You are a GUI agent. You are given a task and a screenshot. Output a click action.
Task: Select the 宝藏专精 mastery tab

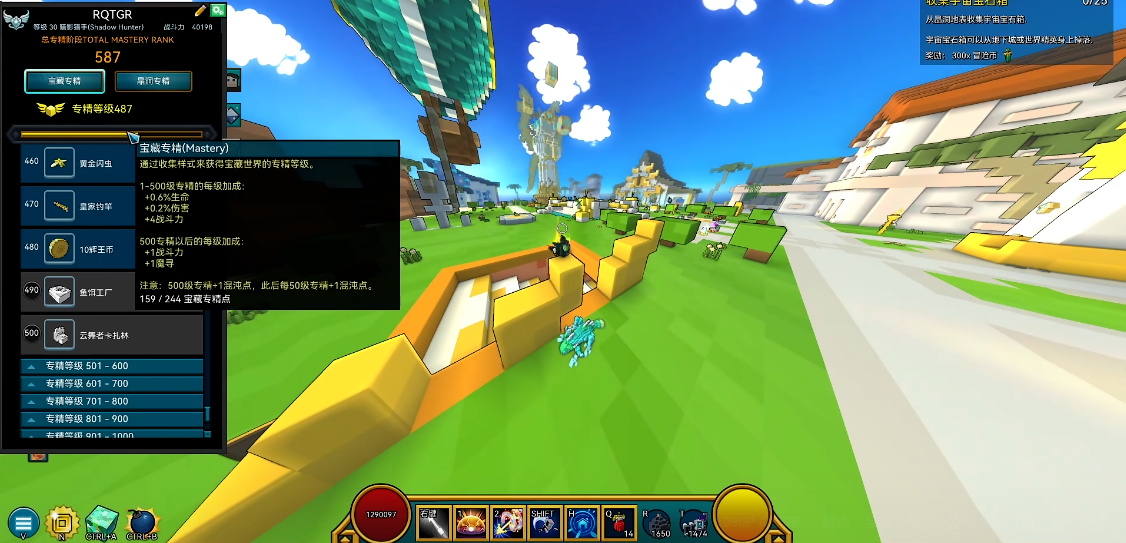[65, 81]
